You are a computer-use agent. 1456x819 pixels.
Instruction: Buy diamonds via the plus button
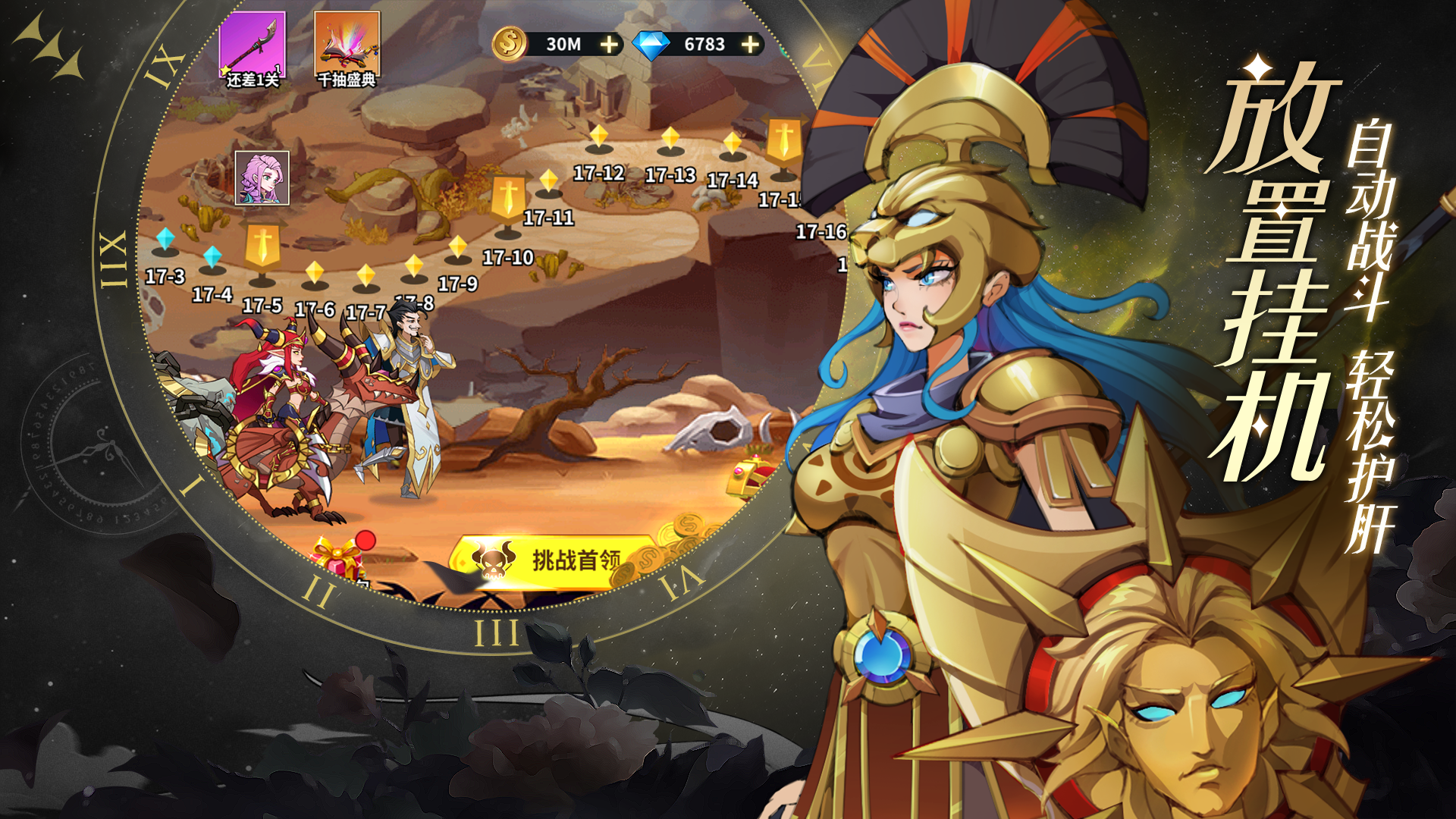point(750,45)
